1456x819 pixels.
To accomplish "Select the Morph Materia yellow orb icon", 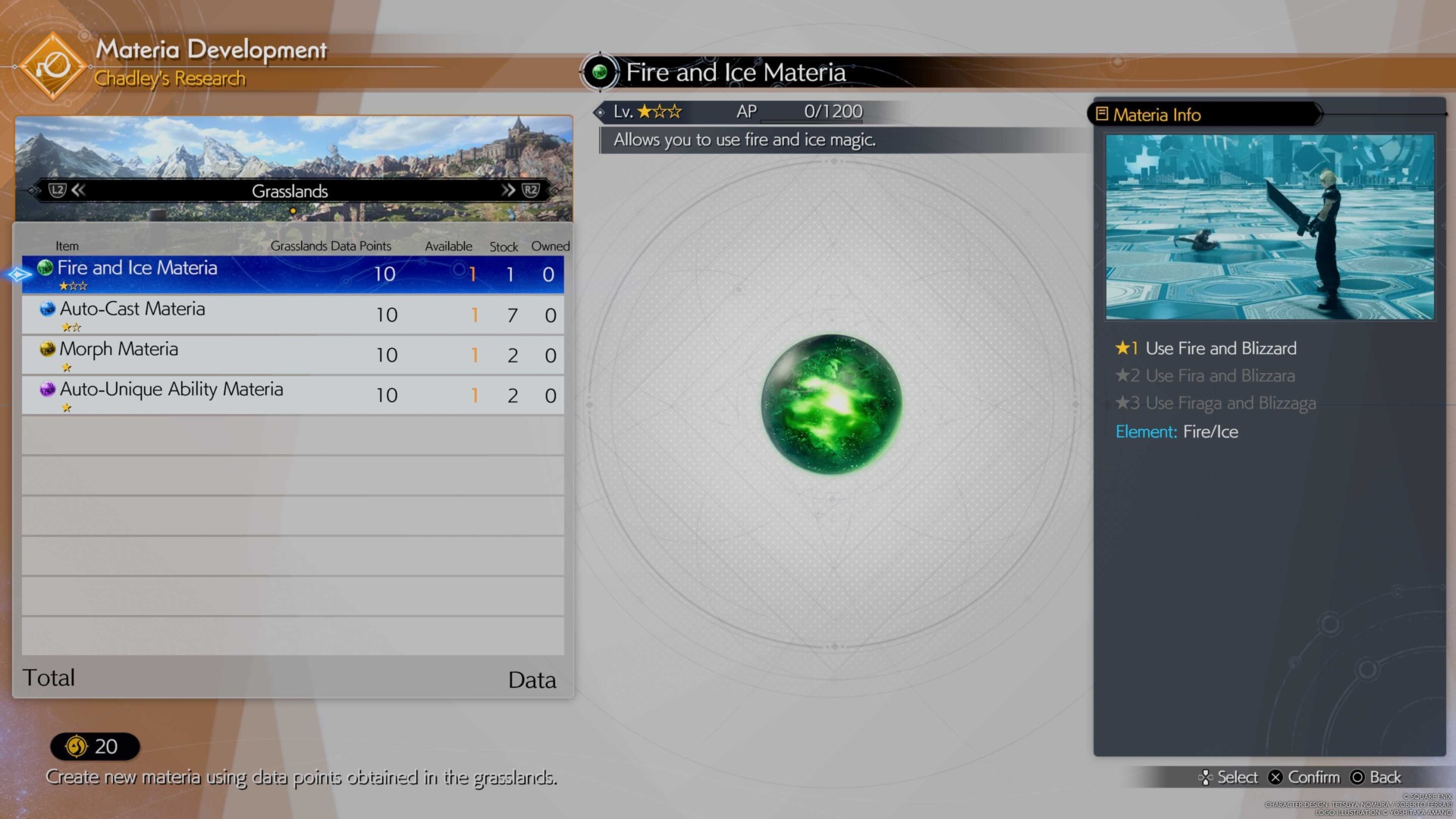I will pos(47,349).
